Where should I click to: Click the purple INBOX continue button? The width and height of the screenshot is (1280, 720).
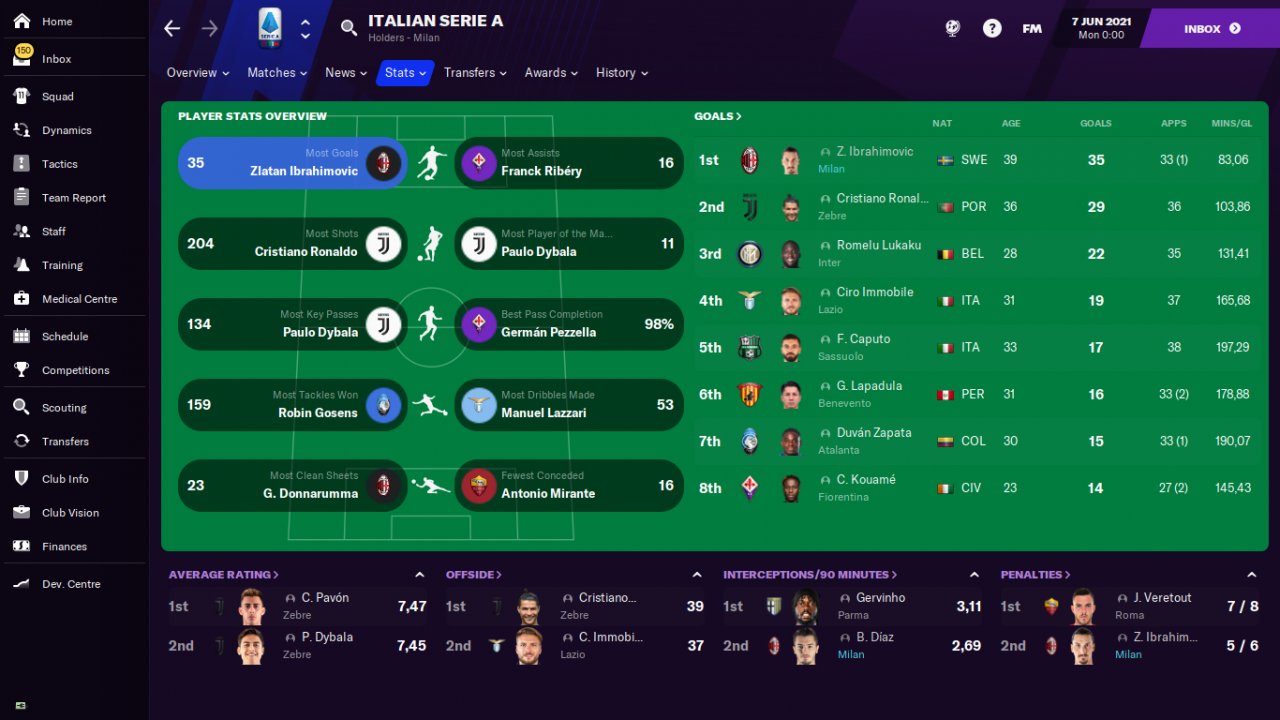click(x=1211, y=29)
